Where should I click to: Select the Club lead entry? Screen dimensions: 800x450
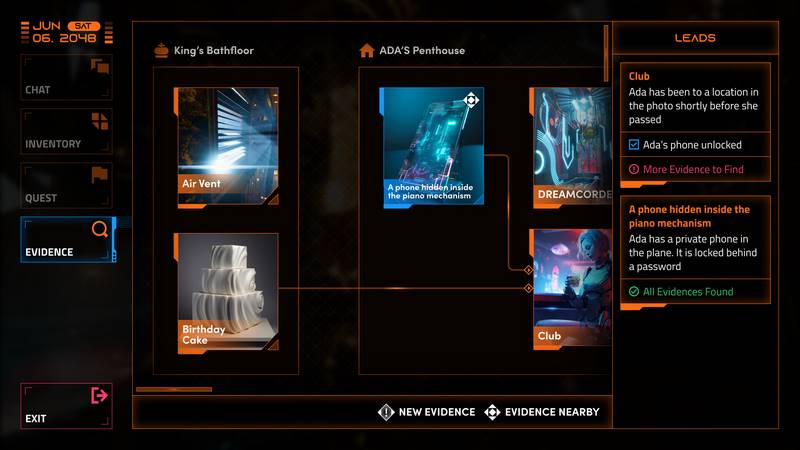coord(697,96)
